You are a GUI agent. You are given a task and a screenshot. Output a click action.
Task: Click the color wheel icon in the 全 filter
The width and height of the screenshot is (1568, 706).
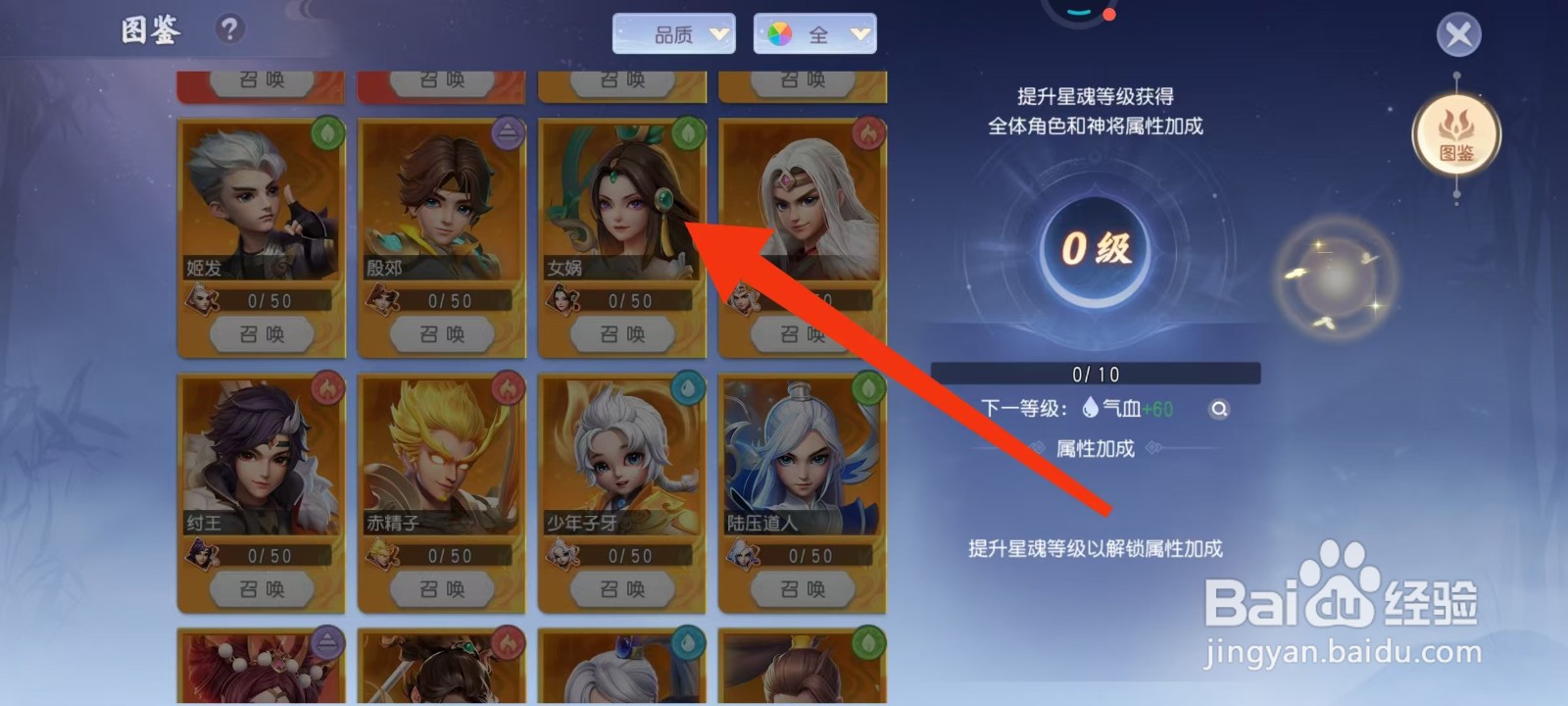[x=778, y=32]
